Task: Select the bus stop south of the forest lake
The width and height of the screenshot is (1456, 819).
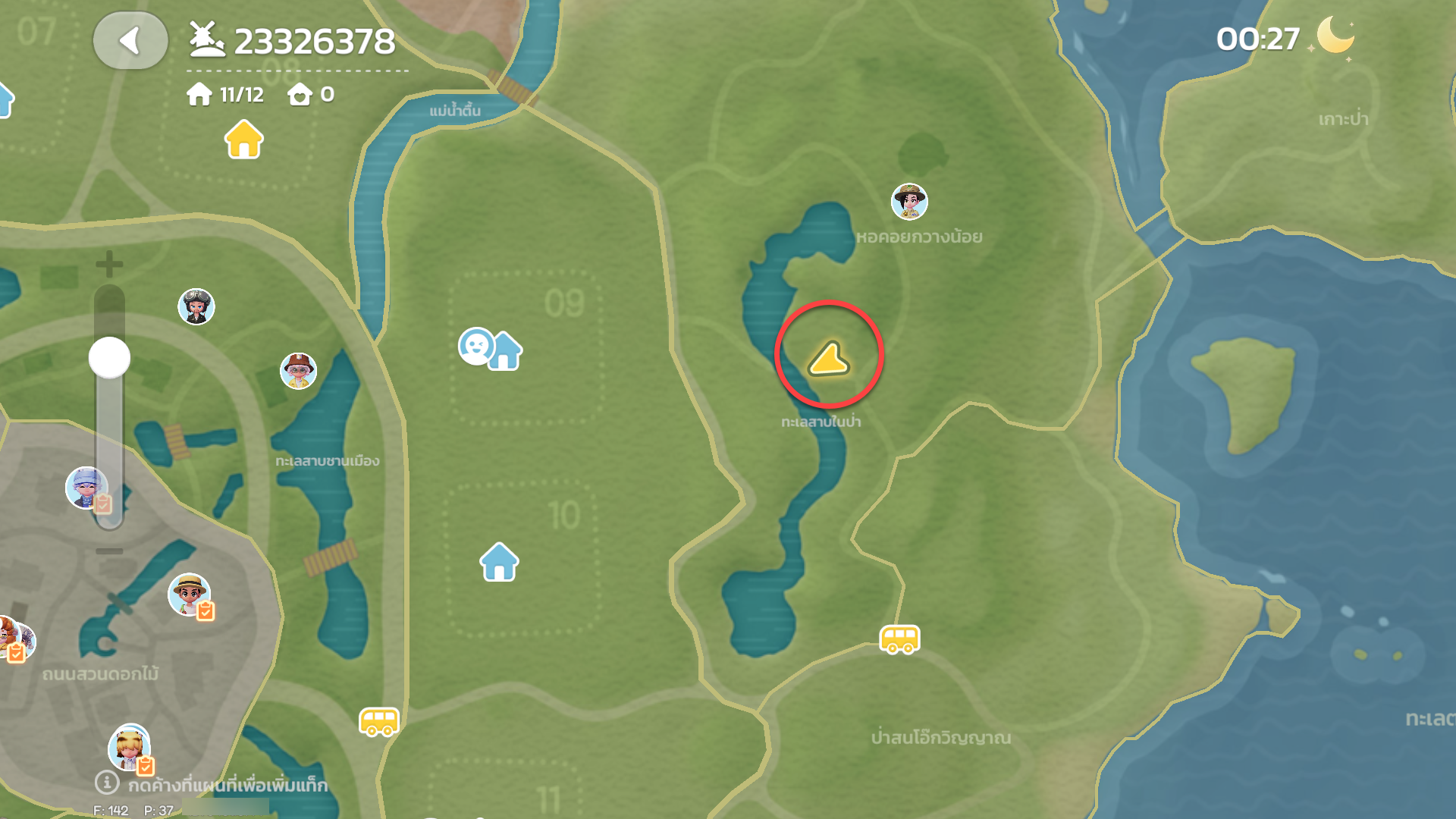Action: coord(899,639)
